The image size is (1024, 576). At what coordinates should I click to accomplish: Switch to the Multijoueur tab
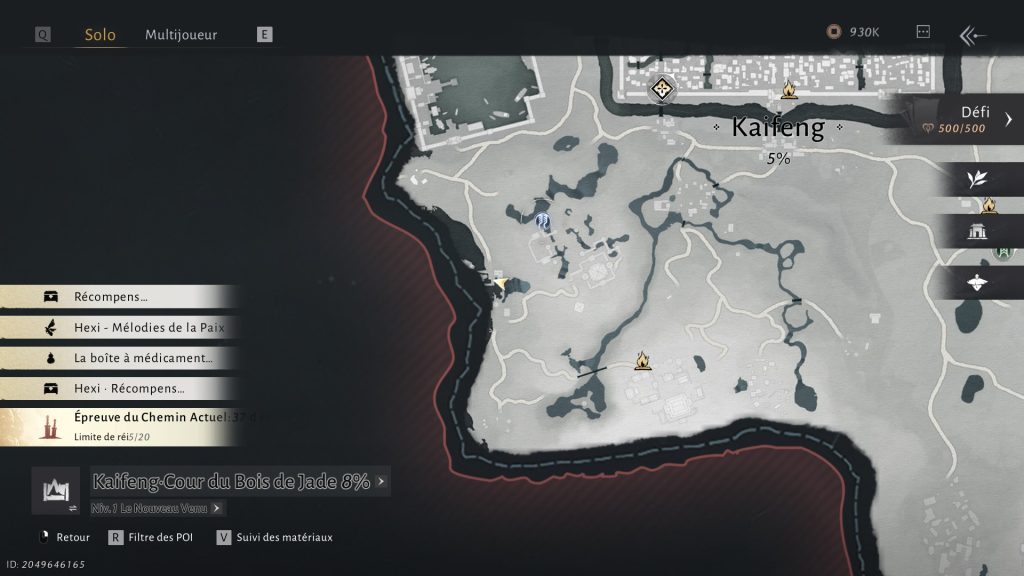181,35
